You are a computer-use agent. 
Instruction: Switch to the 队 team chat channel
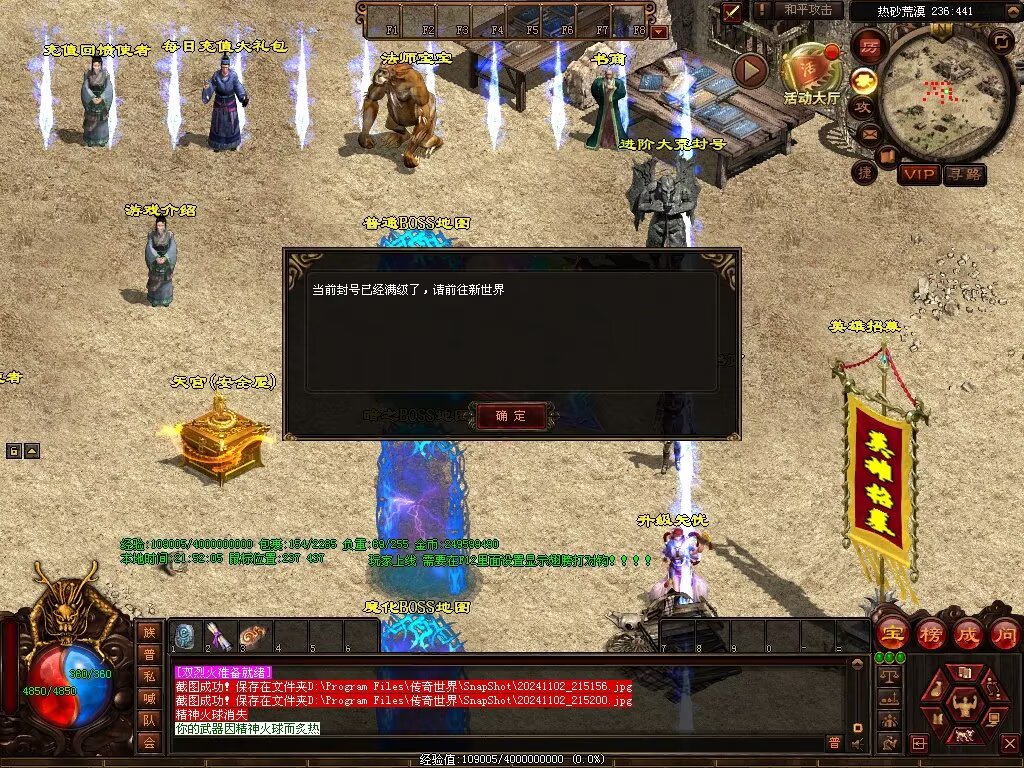pyautogui.click(x=149, y=719)
